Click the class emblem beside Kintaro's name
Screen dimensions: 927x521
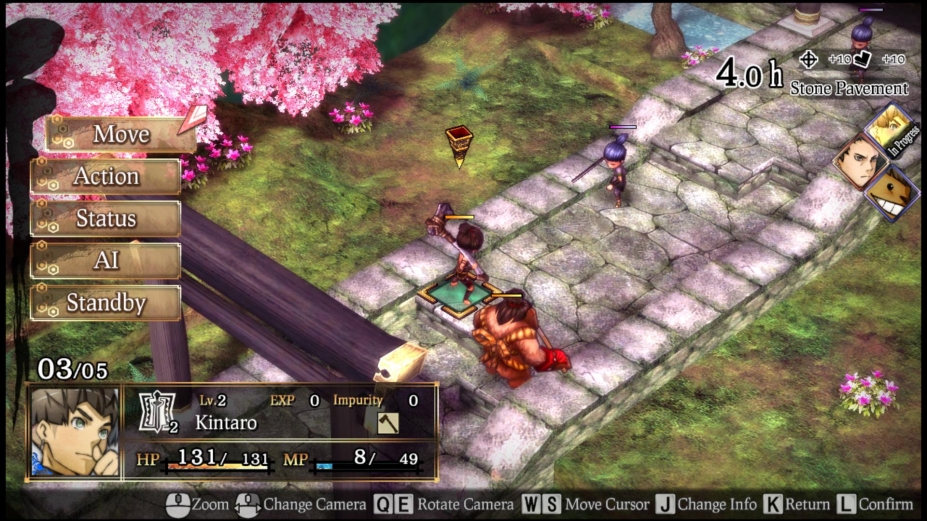point(156,413)
